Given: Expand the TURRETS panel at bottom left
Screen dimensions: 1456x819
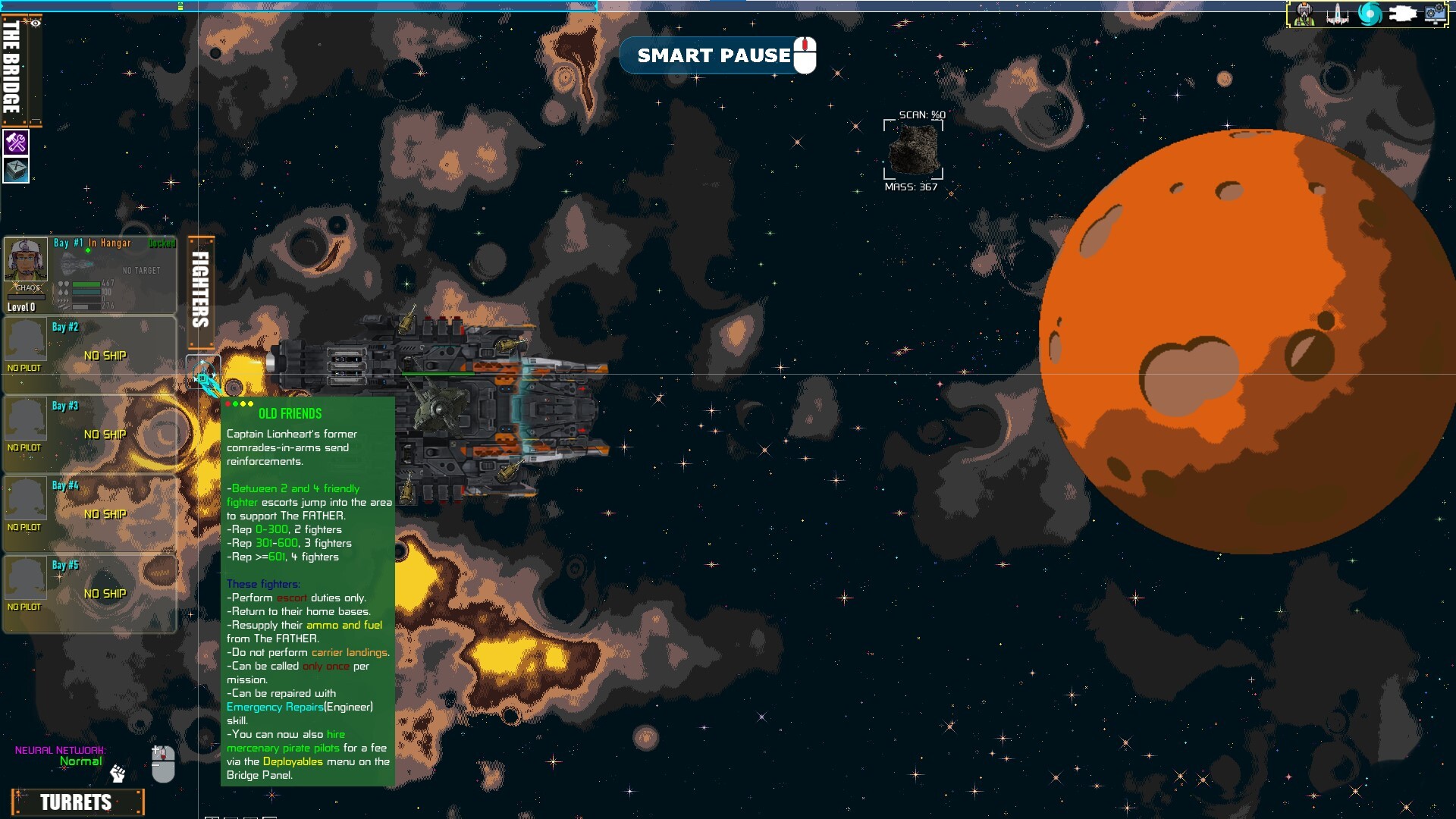Looking at the screenshot, I should point(77,802).
